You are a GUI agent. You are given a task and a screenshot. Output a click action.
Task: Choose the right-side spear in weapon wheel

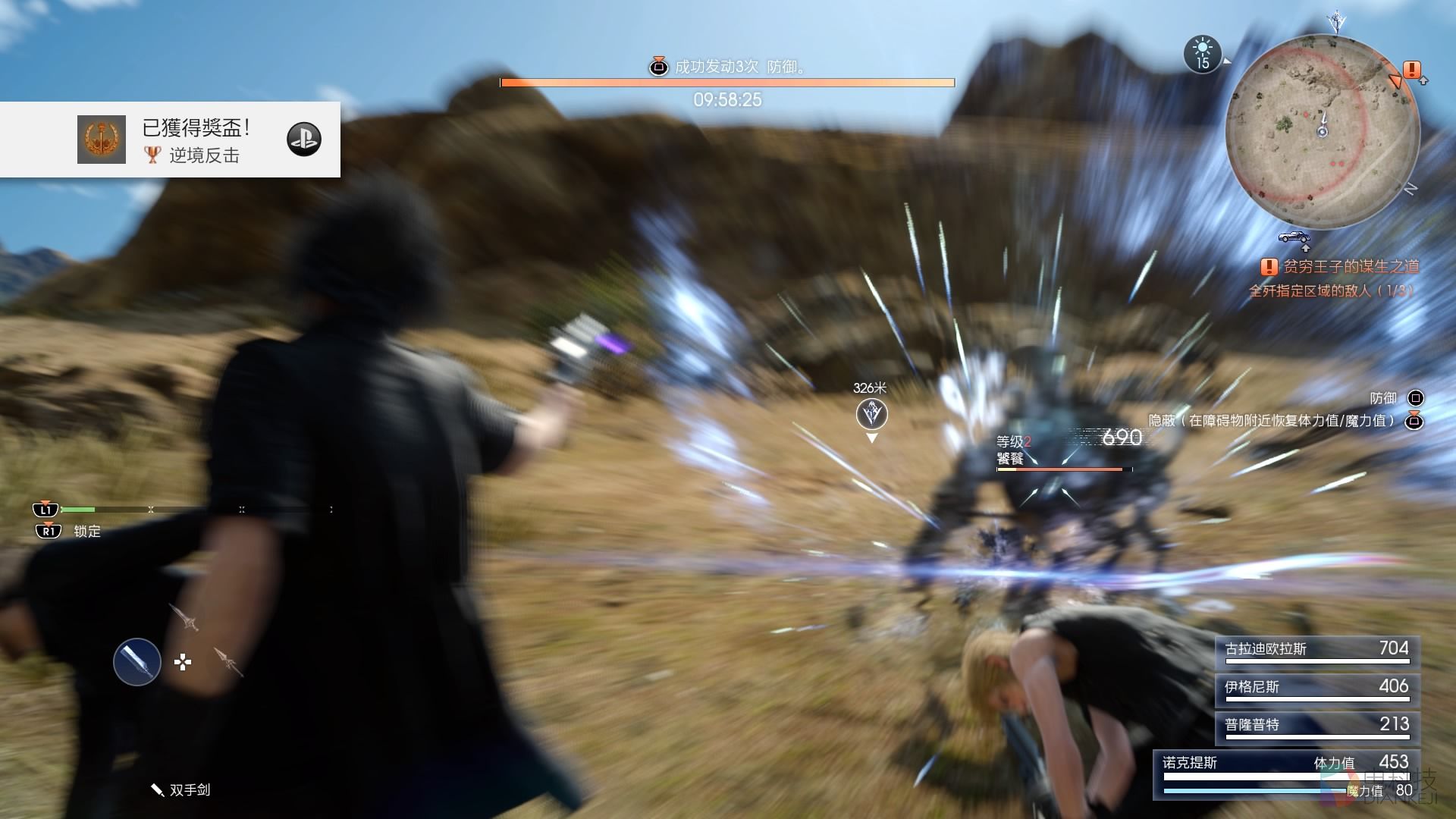[227, 661]
